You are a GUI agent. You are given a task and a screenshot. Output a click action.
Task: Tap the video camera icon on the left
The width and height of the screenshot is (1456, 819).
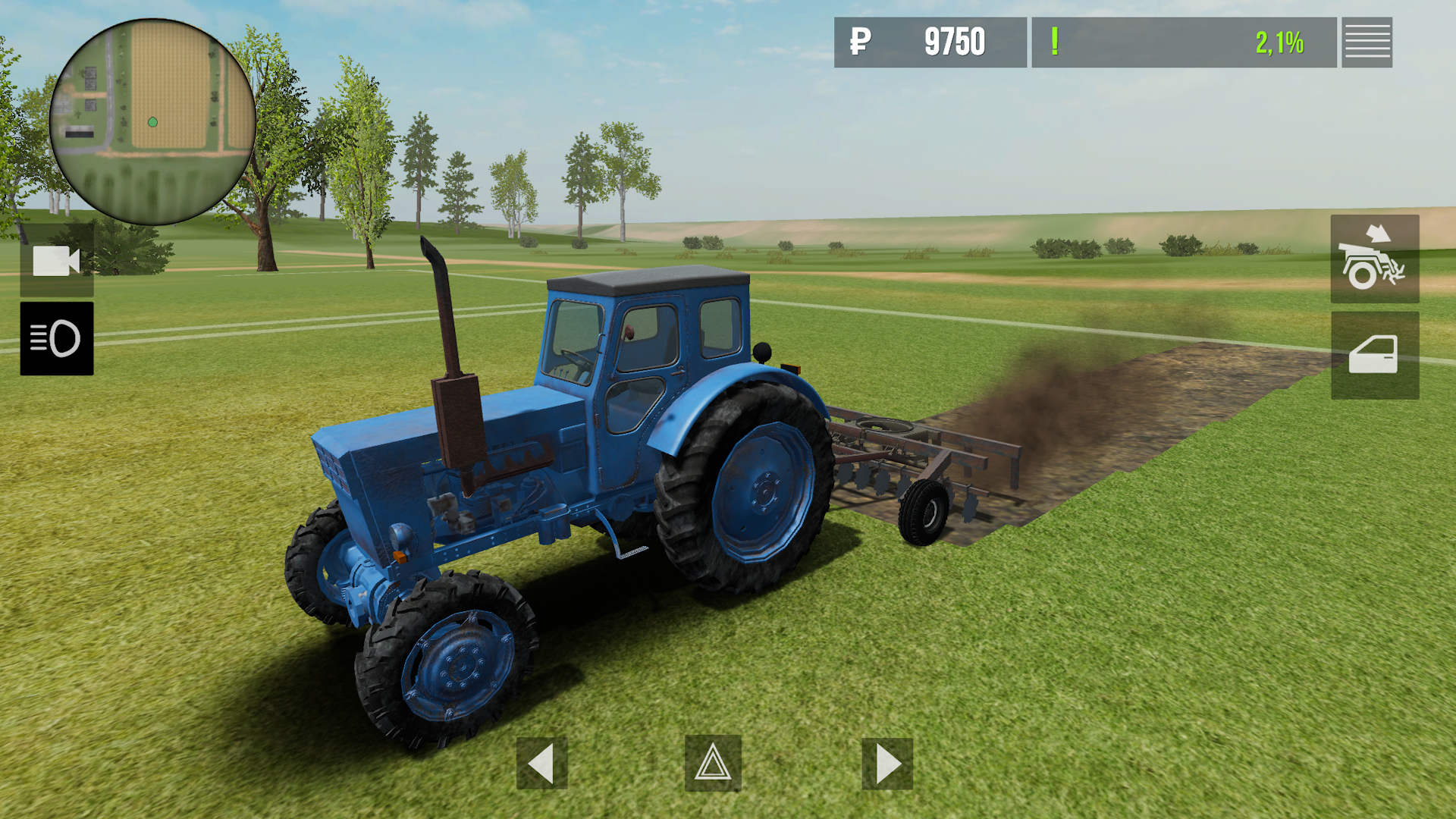pyautogui.click(x=58, y=262)
